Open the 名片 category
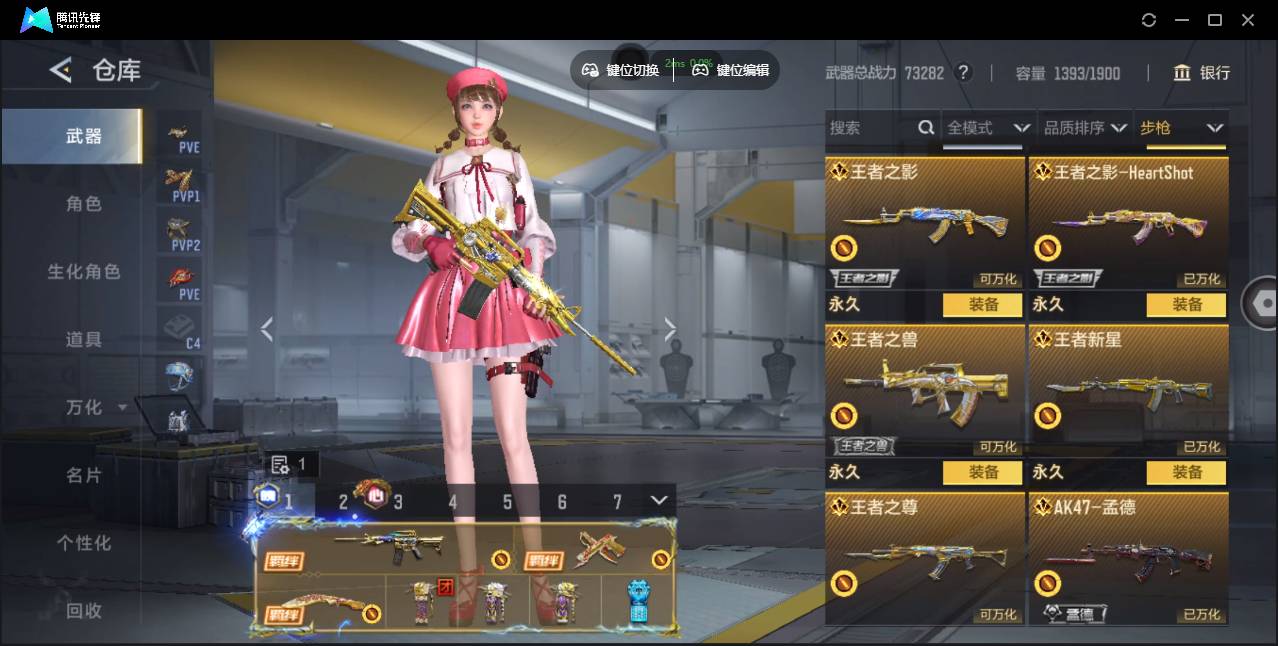Viewport: 1278px width, 646px height. pos(84,475)
